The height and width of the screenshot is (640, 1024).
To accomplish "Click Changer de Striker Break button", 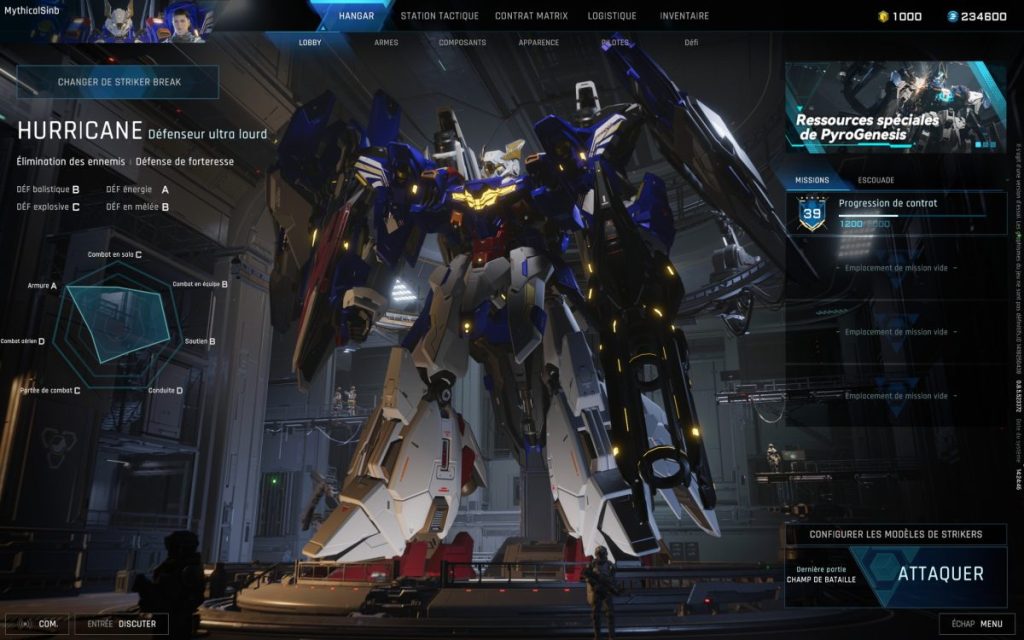I will [x=118, y=82].
